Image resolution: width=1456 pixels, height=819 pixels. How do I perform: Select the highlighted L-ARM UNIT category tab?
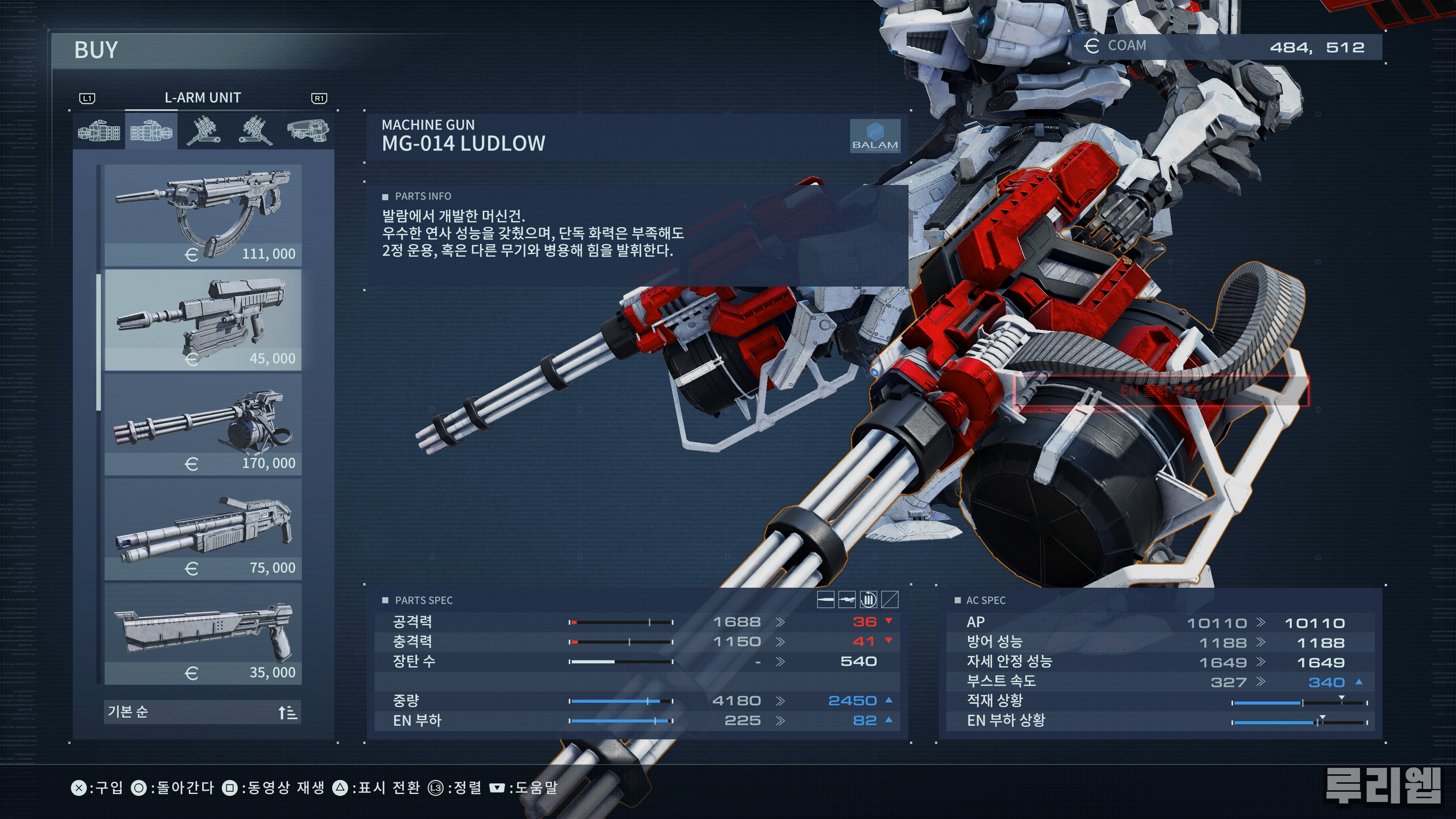151,131
